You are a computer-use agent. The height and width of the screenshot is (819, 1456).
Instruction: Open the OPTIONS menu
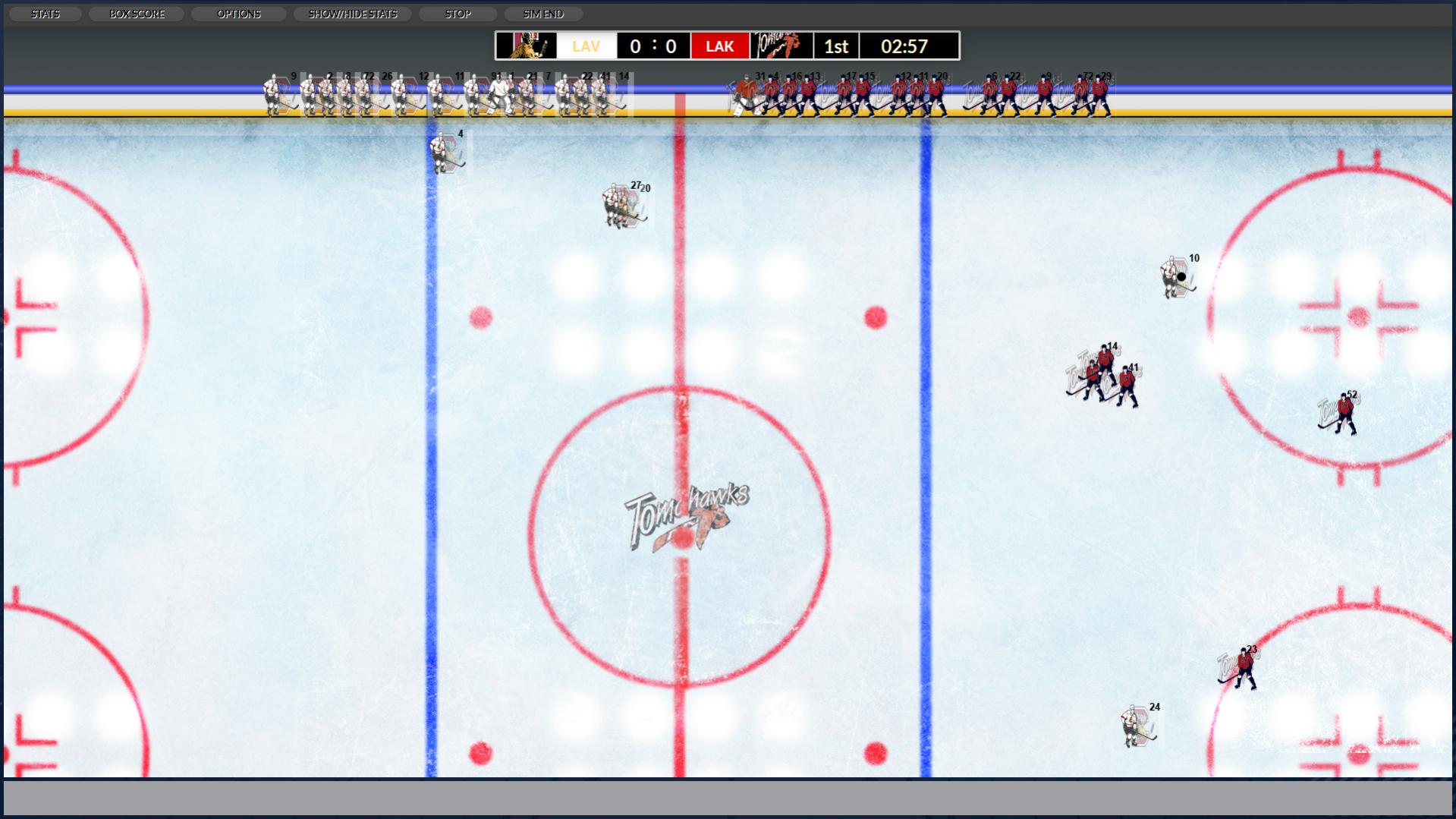pos(238,14)
